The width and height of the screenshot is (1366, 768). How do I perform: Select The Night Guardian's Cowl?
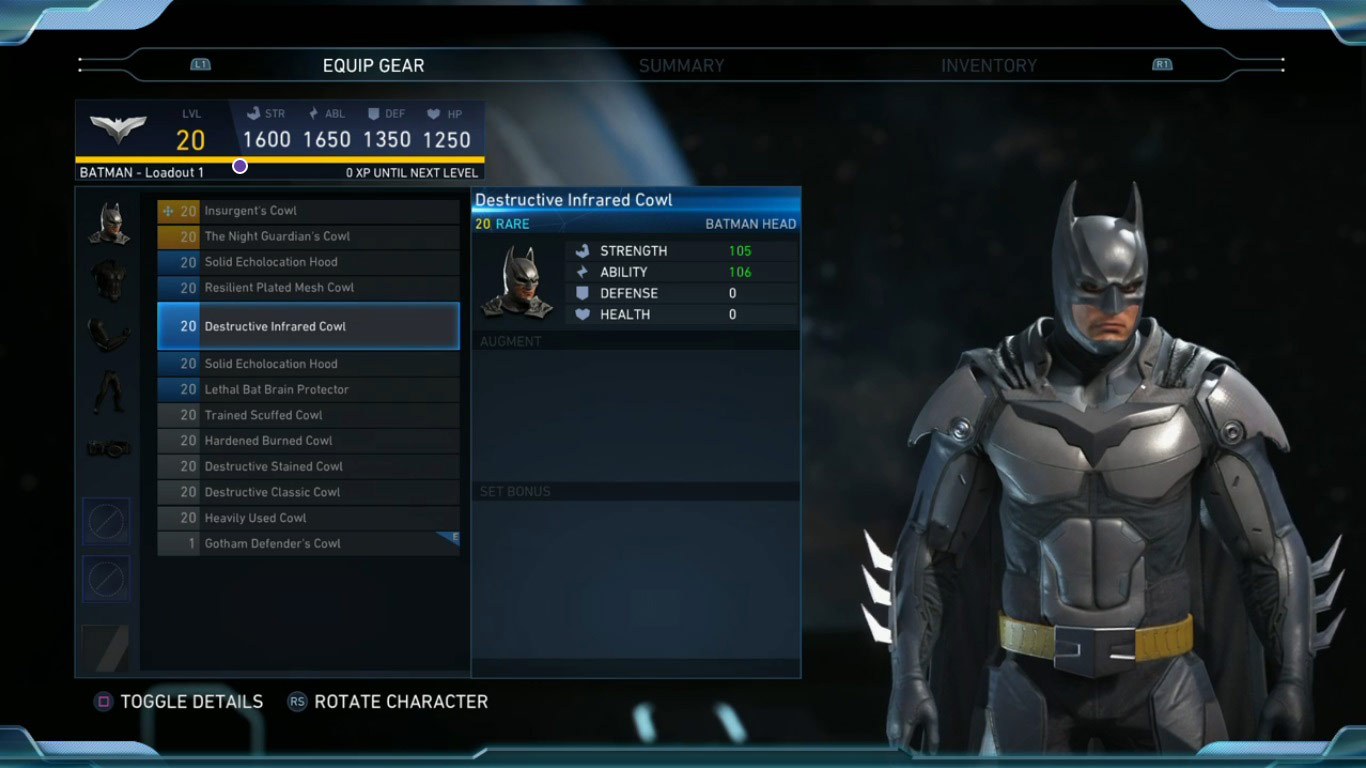[x=308, y=237]
